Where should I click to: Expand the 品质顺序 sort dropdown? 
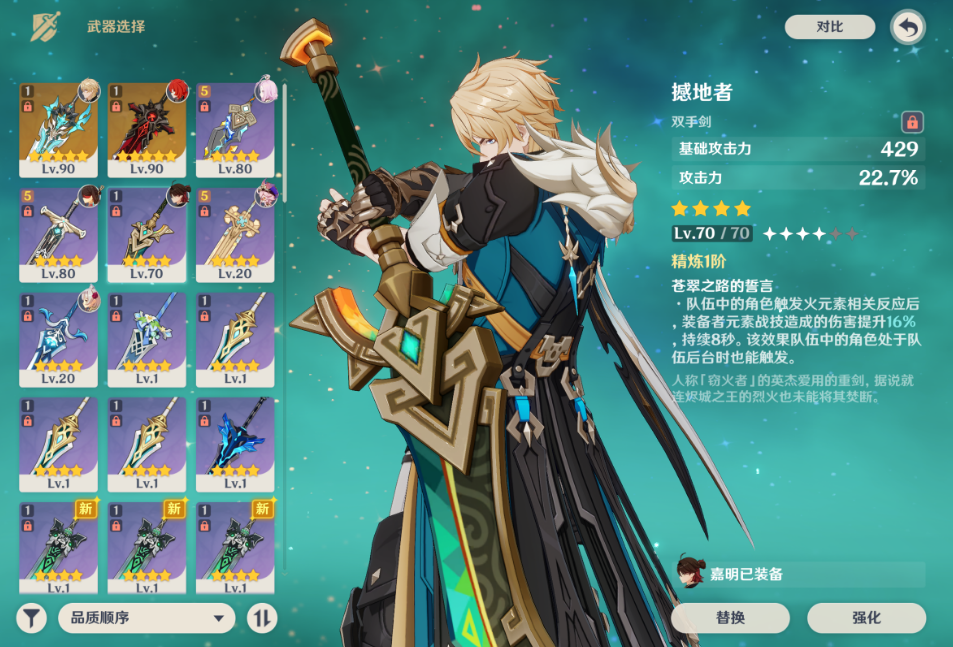click(146, 618)
